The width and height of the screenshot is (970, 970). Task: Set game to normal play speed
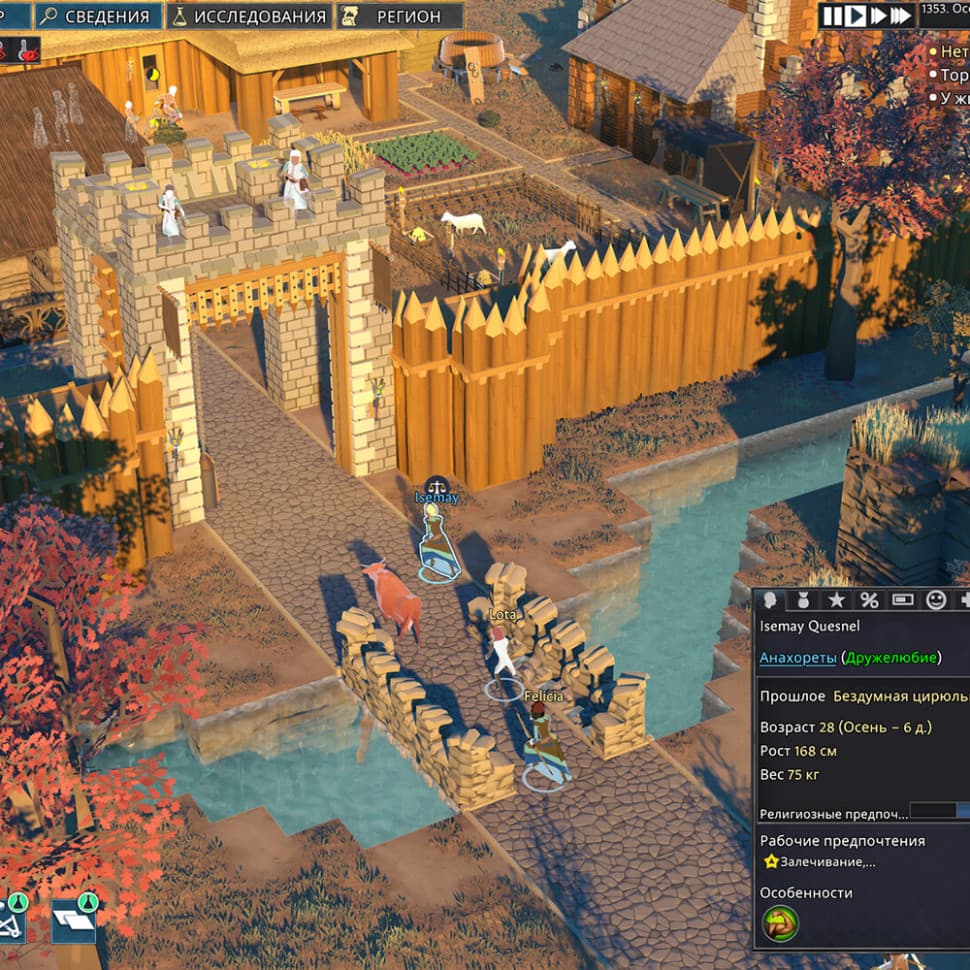(x=856, y=15)
